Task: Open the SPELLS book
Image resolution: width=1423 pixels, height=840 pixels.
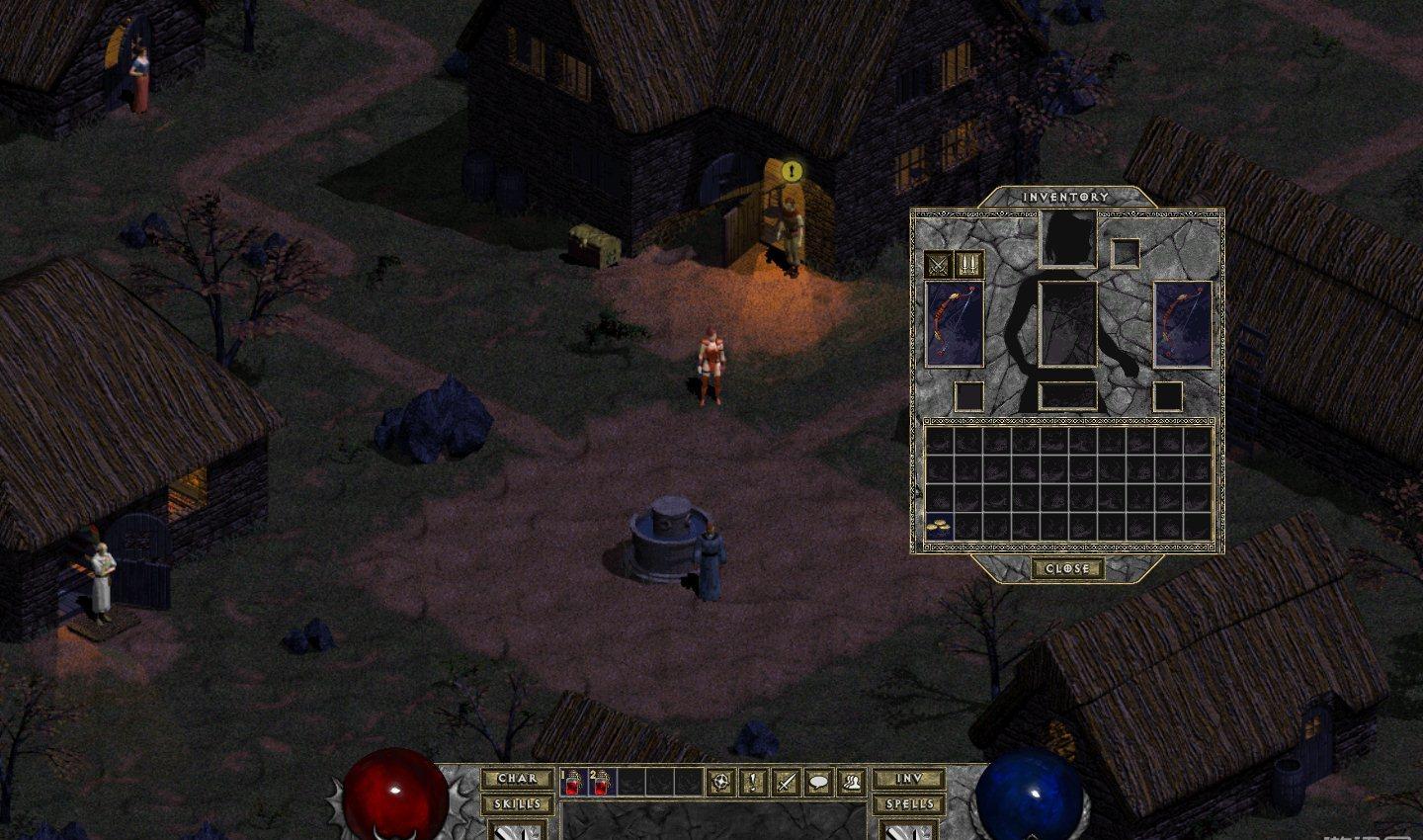Action: [x=909, y=803]
